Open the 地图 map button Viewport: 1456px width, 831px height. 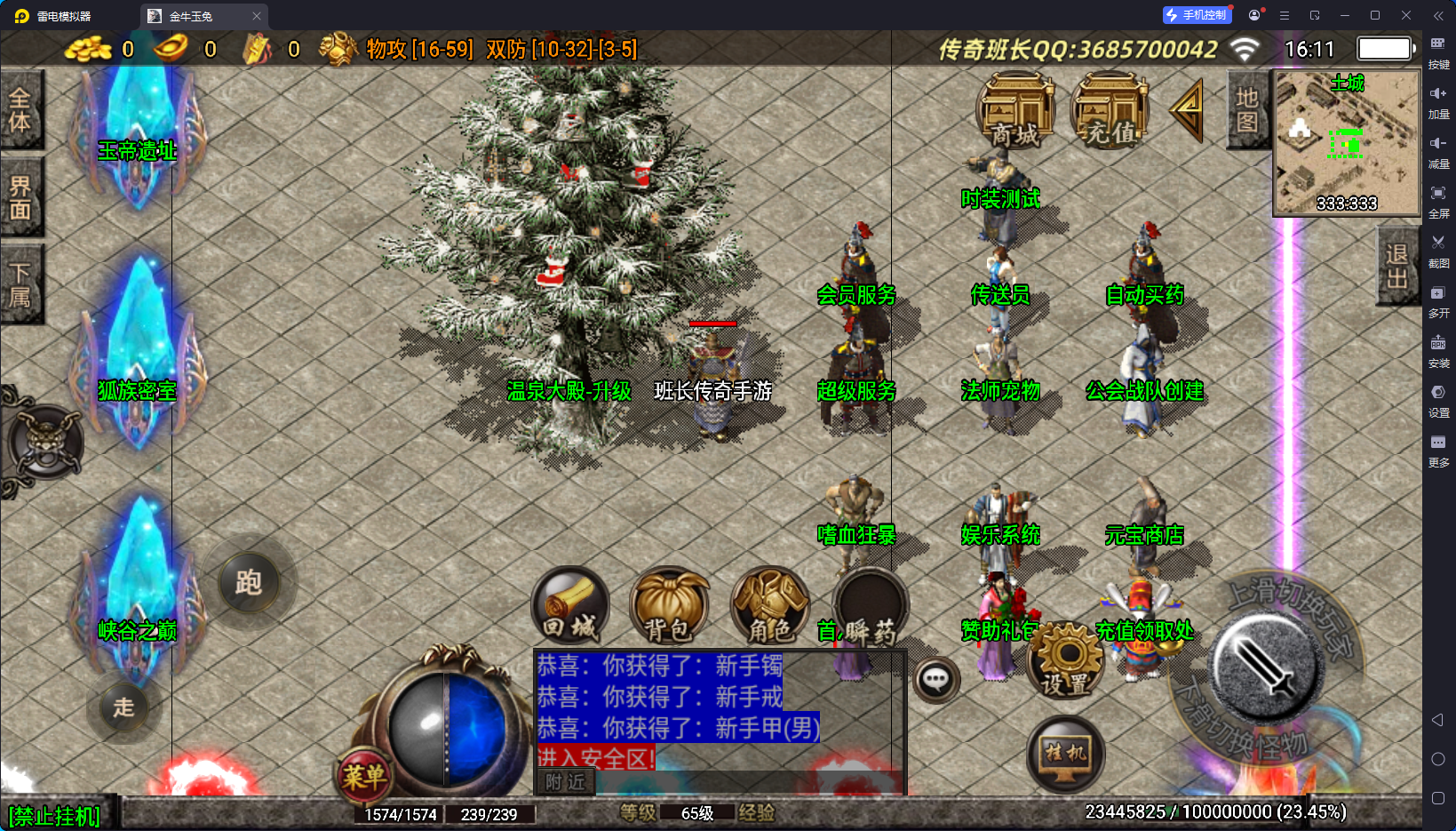point(1247,109)
